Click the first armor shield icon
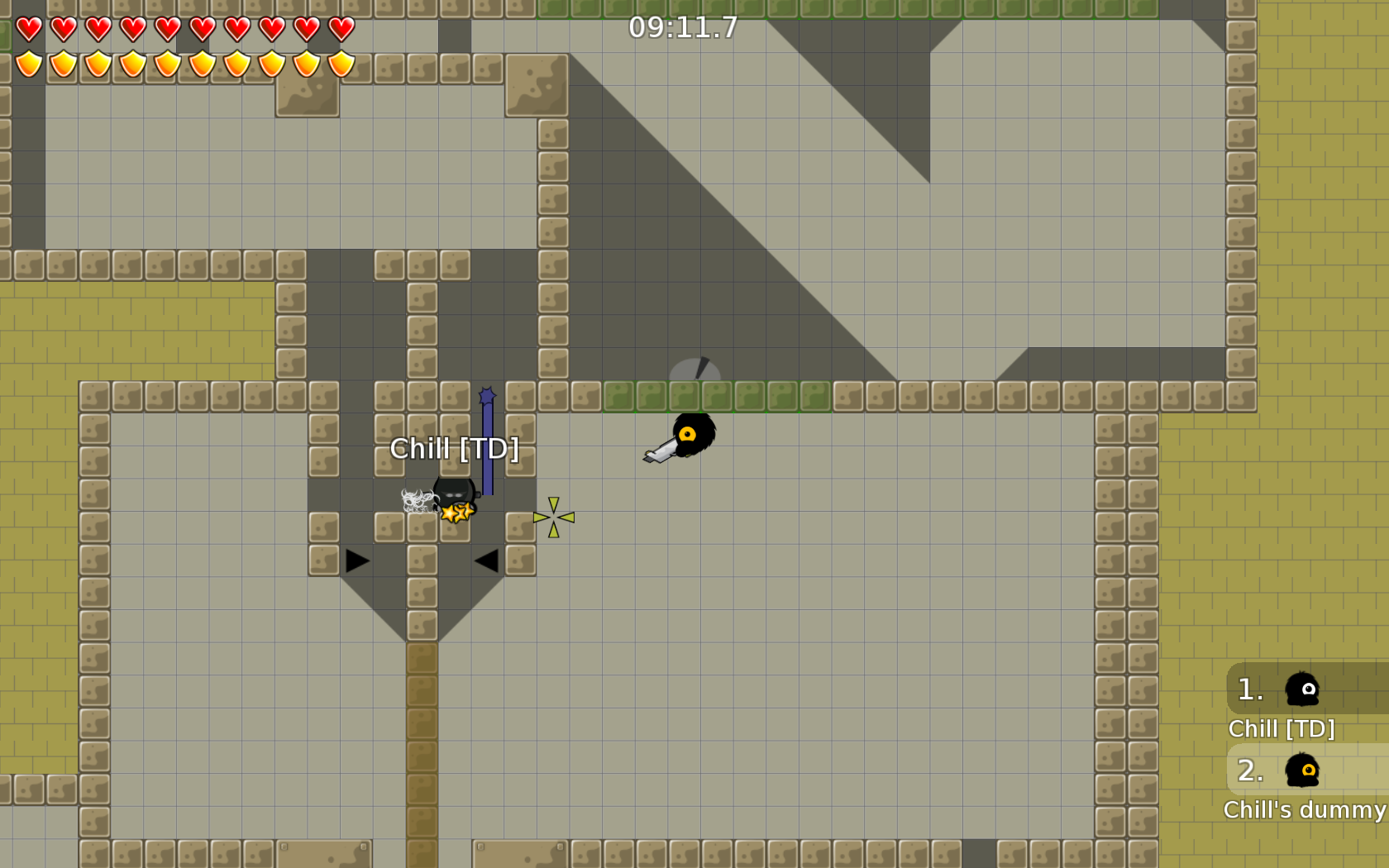 27,62
